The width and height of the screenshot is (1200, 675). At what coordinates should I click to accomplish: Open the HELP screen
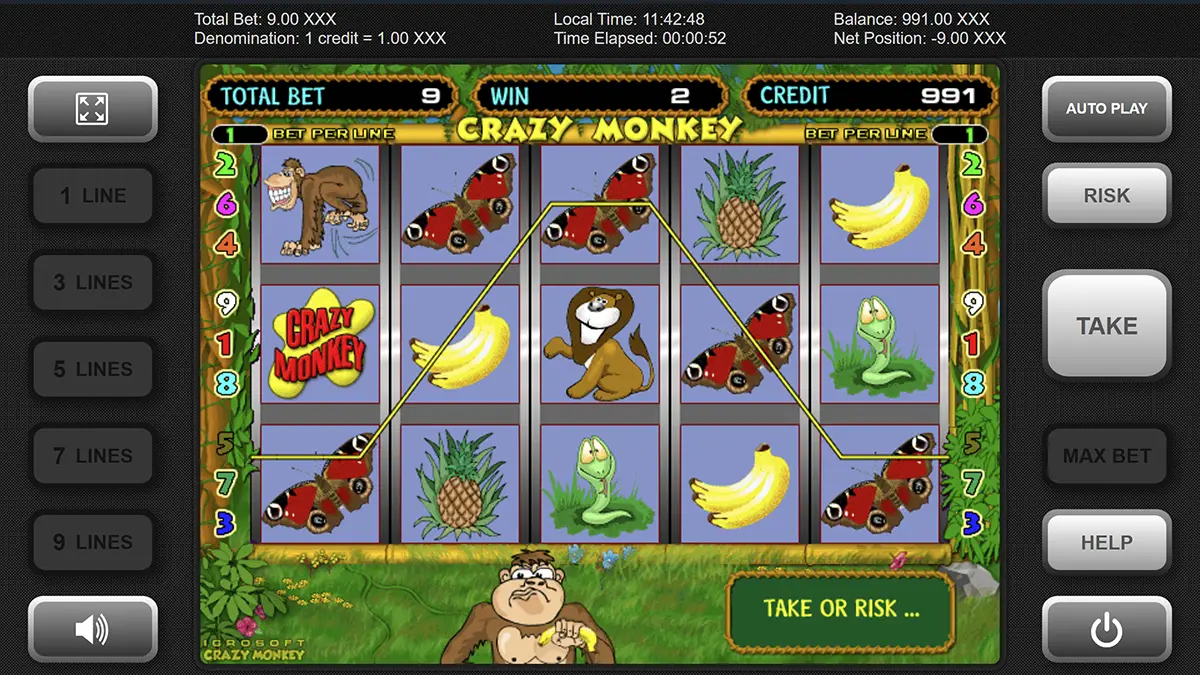click(x=1106, y=542)
